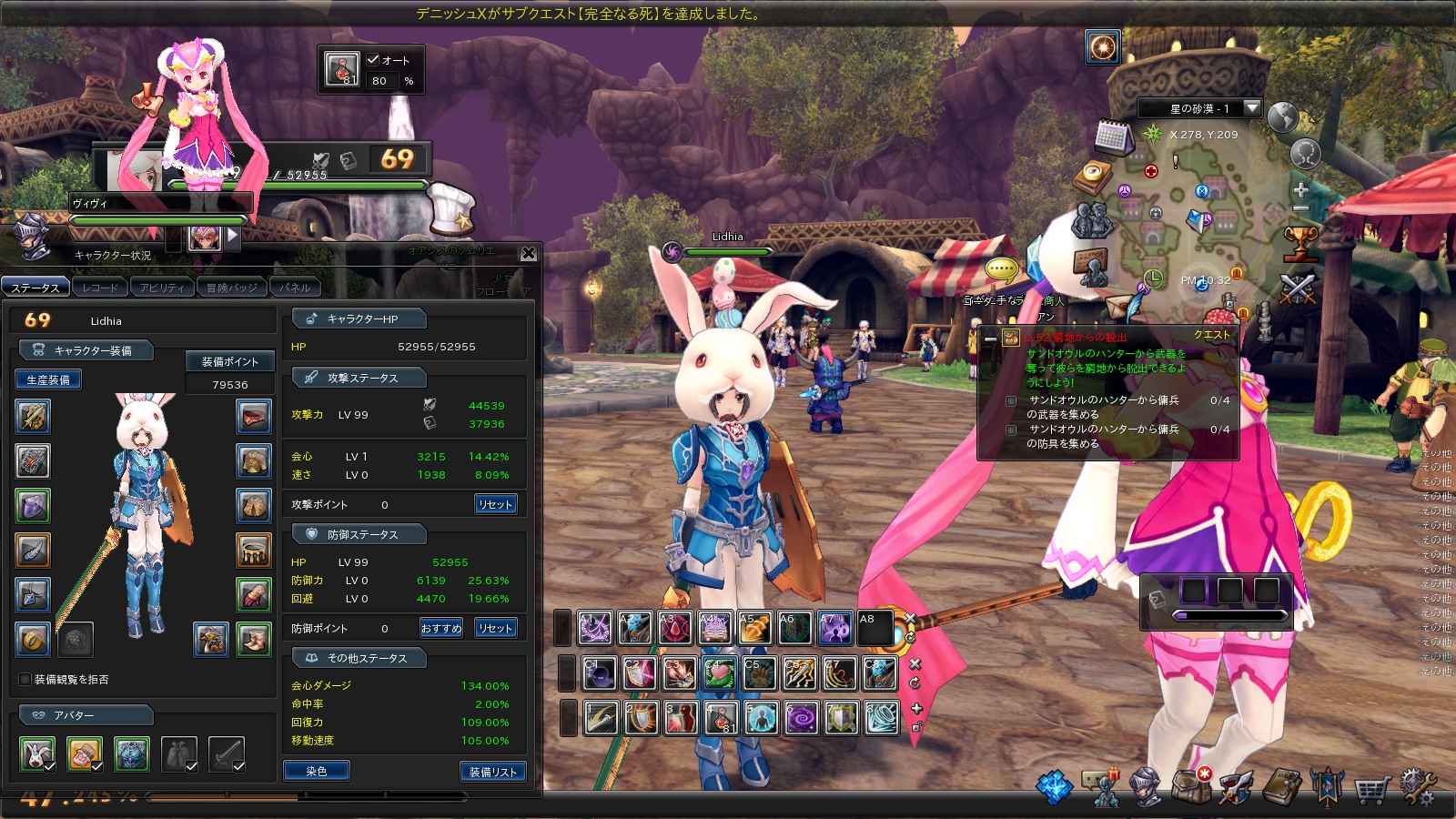This screenshot has height=819, width=1456.
Task: Select the 冒険バッジ tab
Action: click(231, 288)
